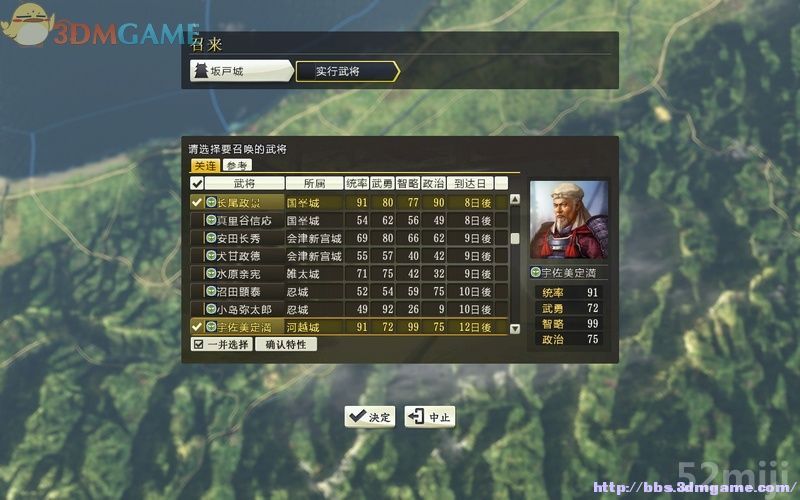Screen dimensions: 800x500
Task: Switch to the 参考 tab
Action: tap(237, 165)
